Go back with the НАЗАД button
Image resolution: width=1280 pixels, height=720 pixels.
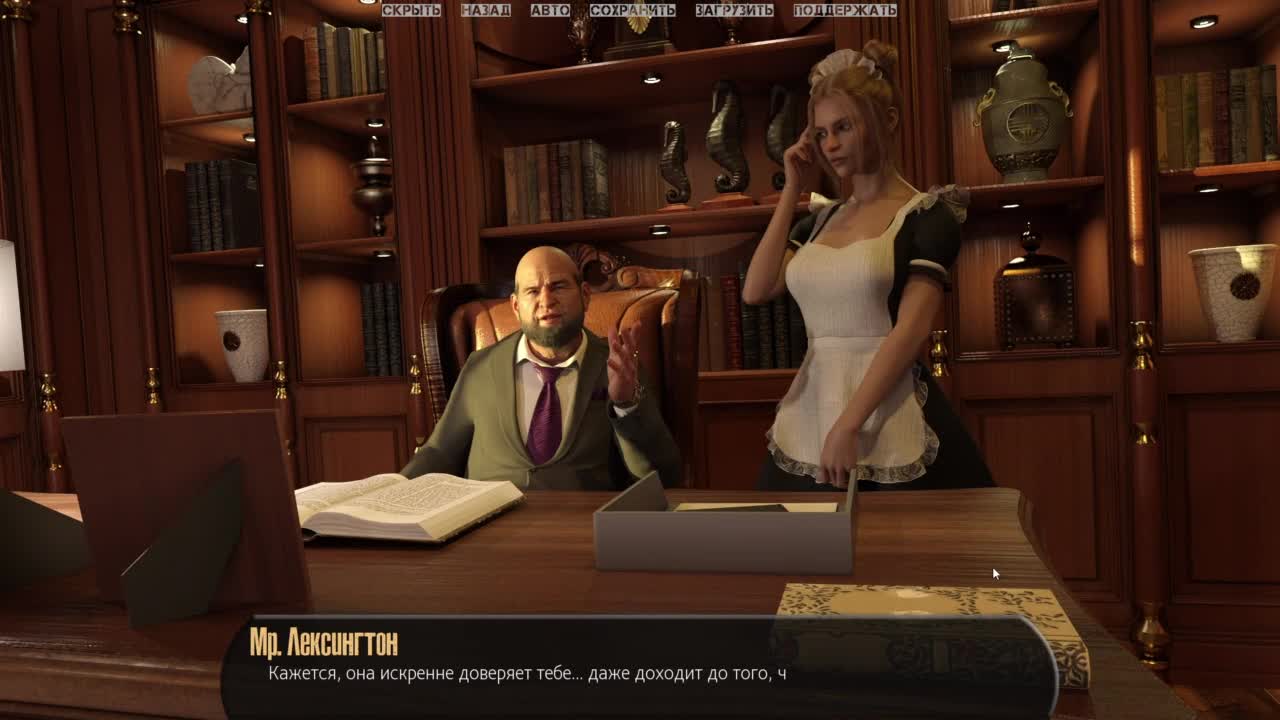(485, 10)
